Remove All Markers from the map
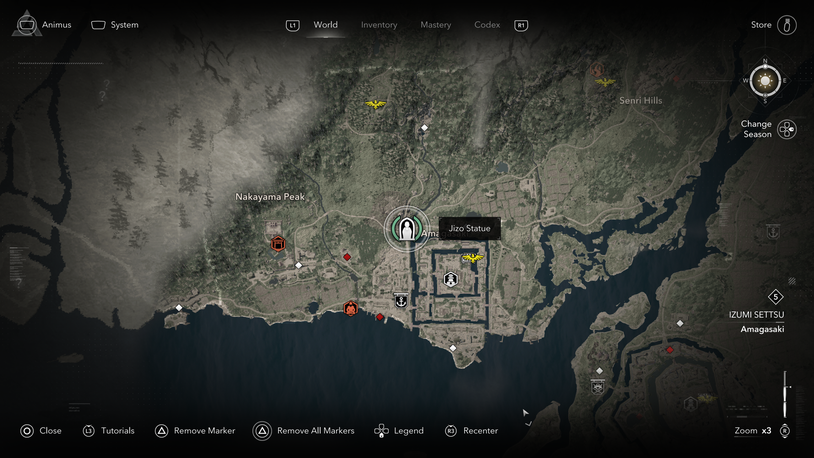This screenshot has width=814, height=458. point(262,431)
